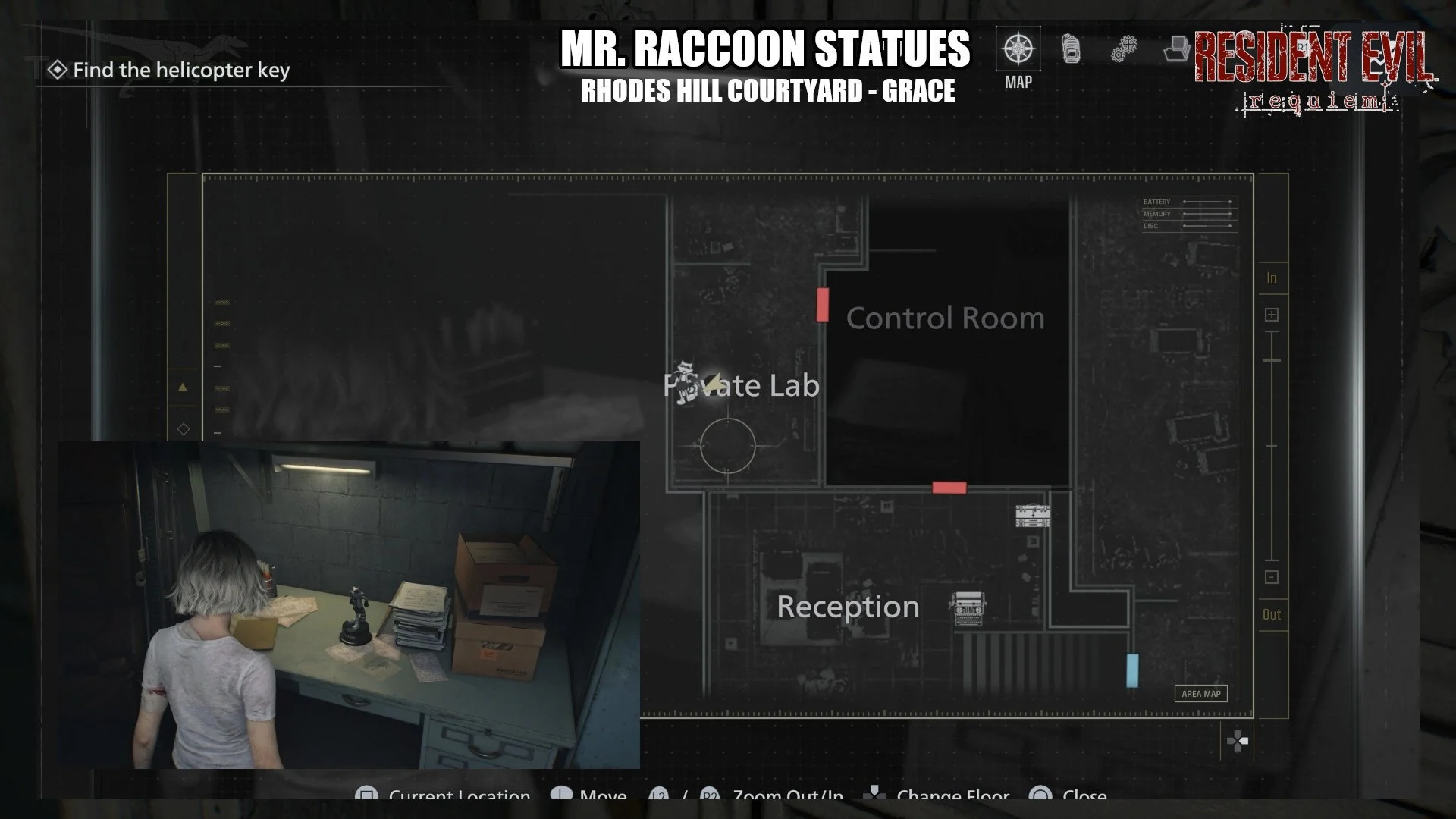1456x819 pixels.
Task: Click the blue door marker in Reception
Action: click(x=1131, y=670)
